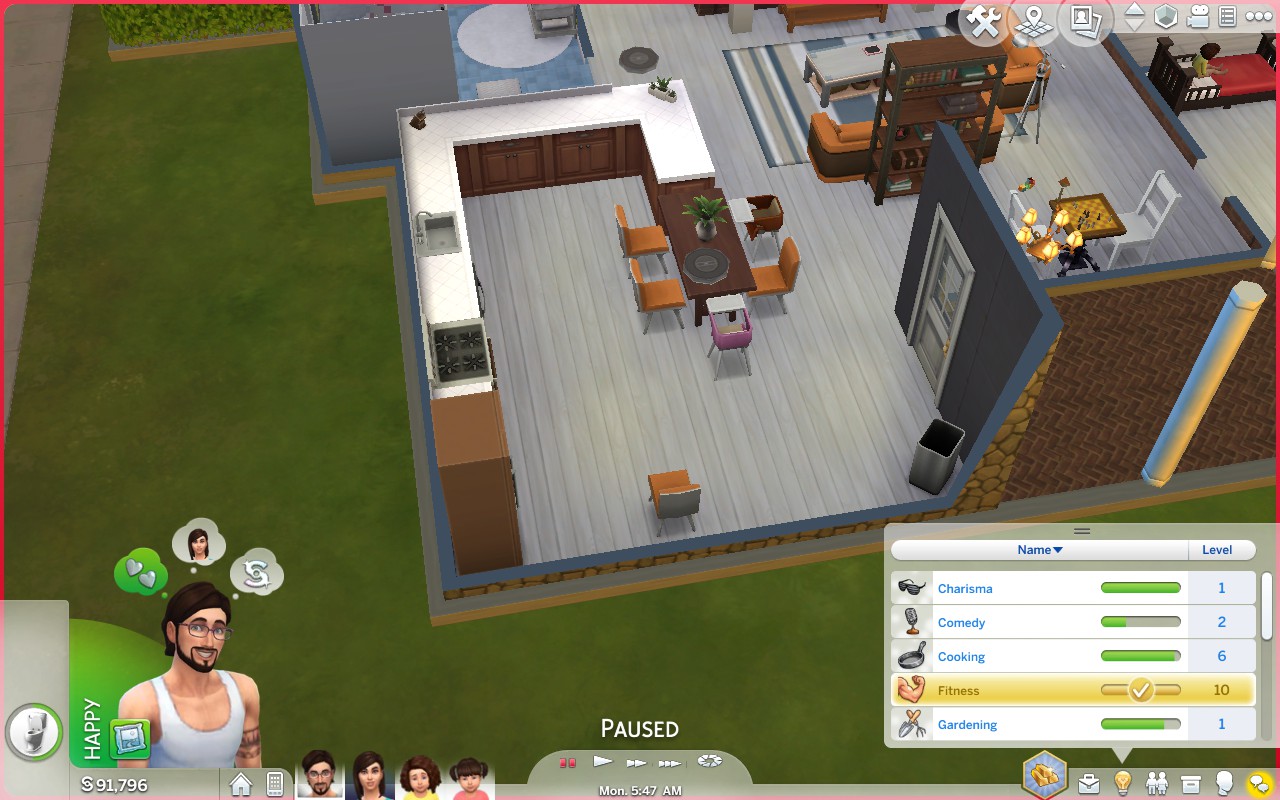Unpause the game with the pause button
This screenshot has width=1280, height=800.
[568, 761]
